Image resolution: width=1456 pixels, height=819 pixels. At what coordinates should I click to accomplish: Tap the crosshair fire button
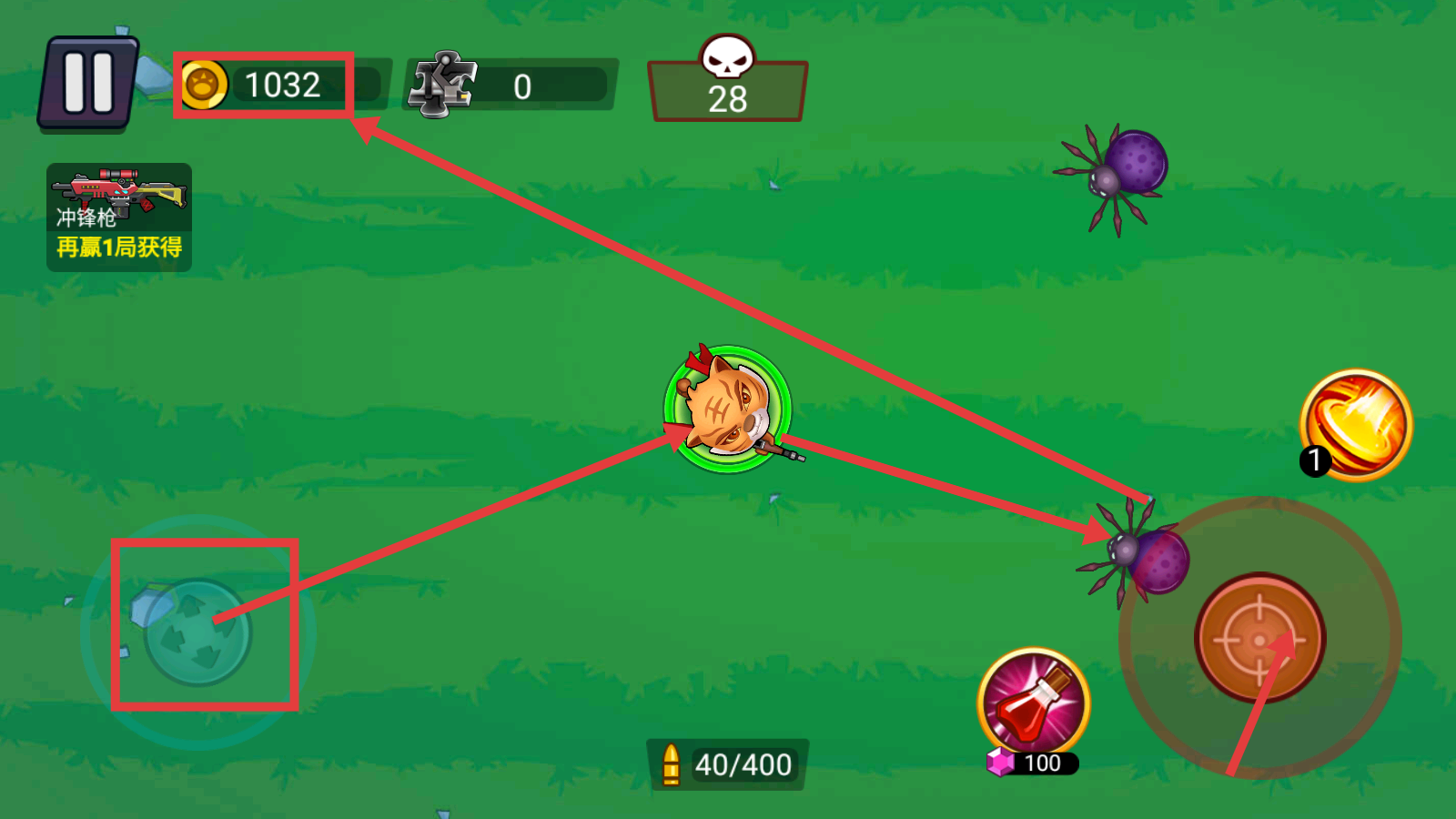pos(1259,638)
